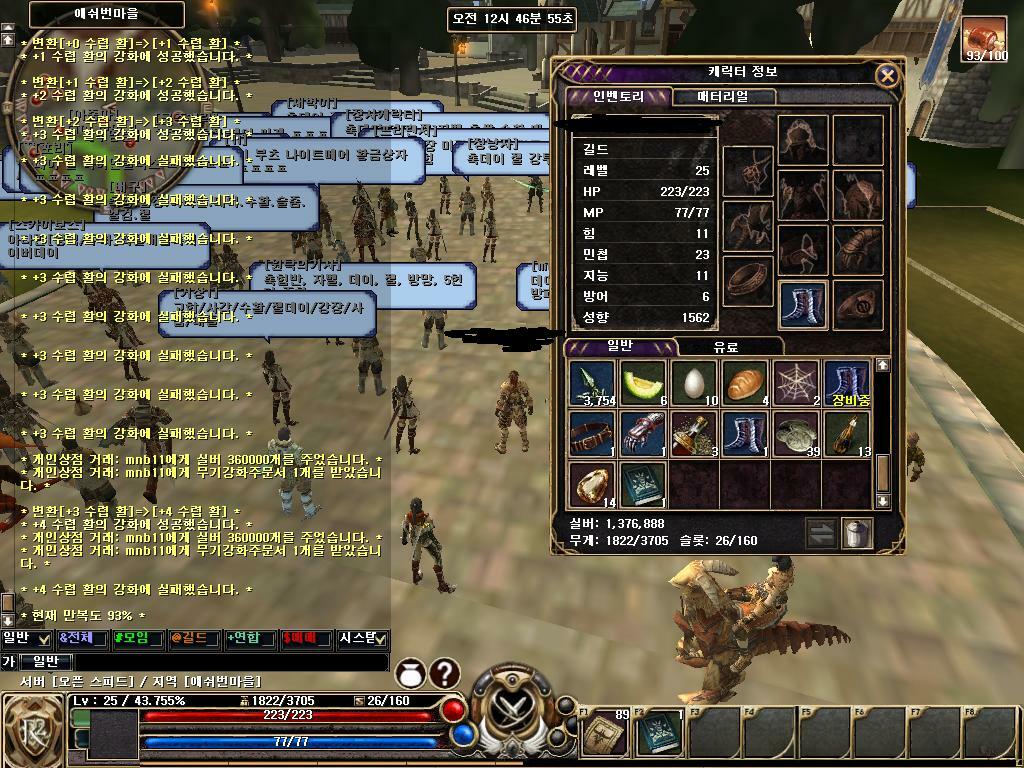Viewport: 1024px width, 768px height.
Task: Use the scroll in hotbar slot F1
Action: click(605, 735)
